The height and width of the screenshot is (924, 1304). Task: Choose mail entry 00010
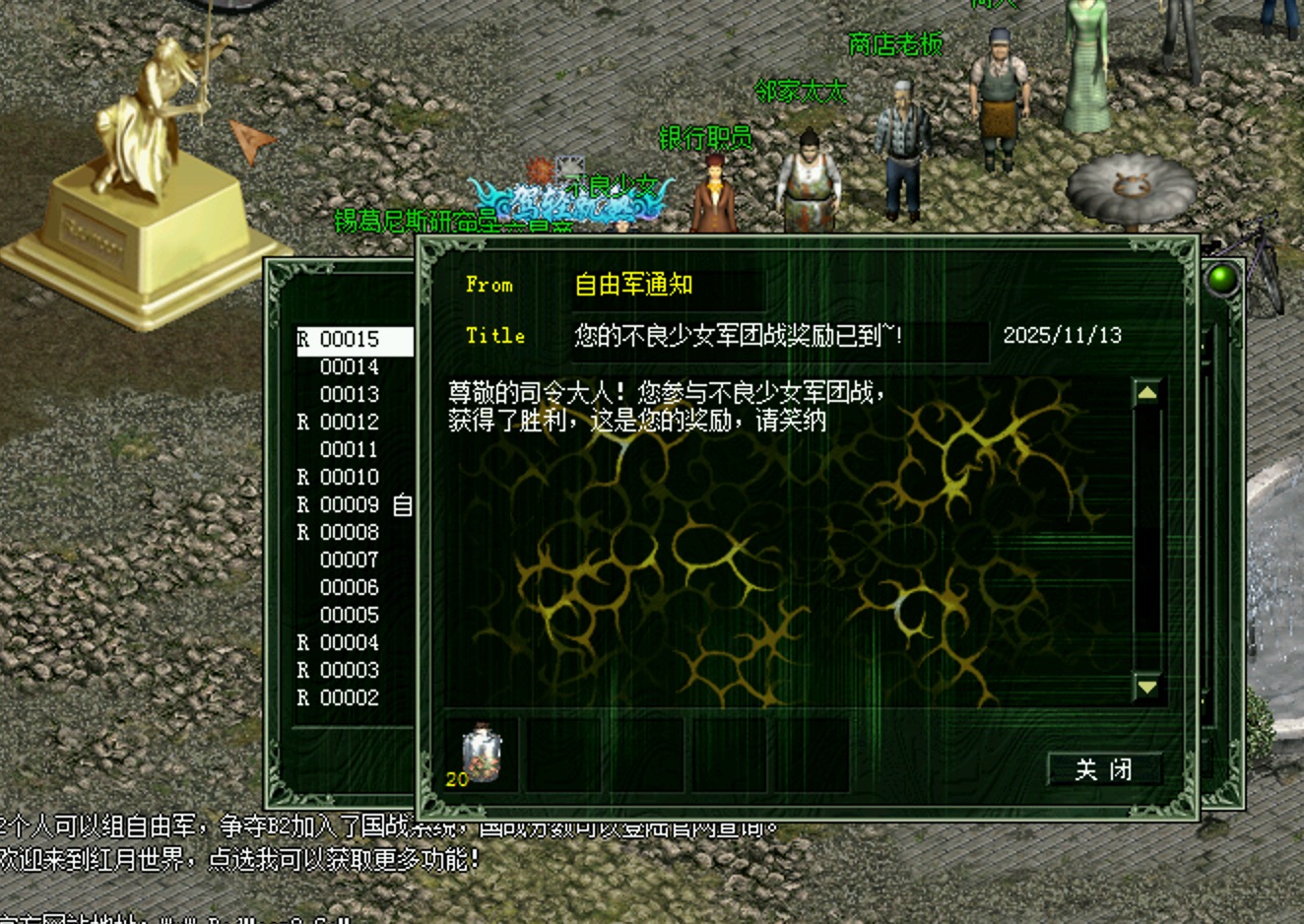coord(350,478)
